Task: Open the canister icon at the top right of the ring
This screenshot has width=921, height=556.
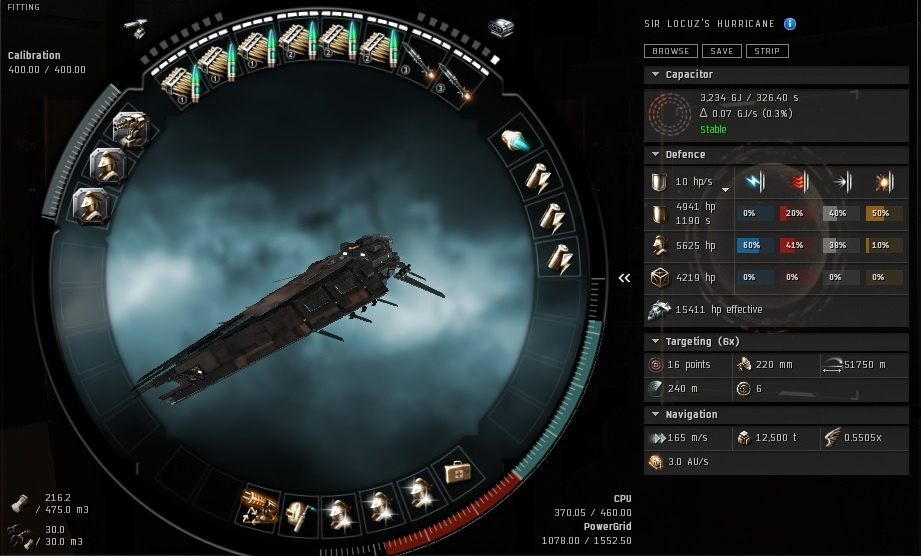Action: pyautogui.click(x=500, y=27)
